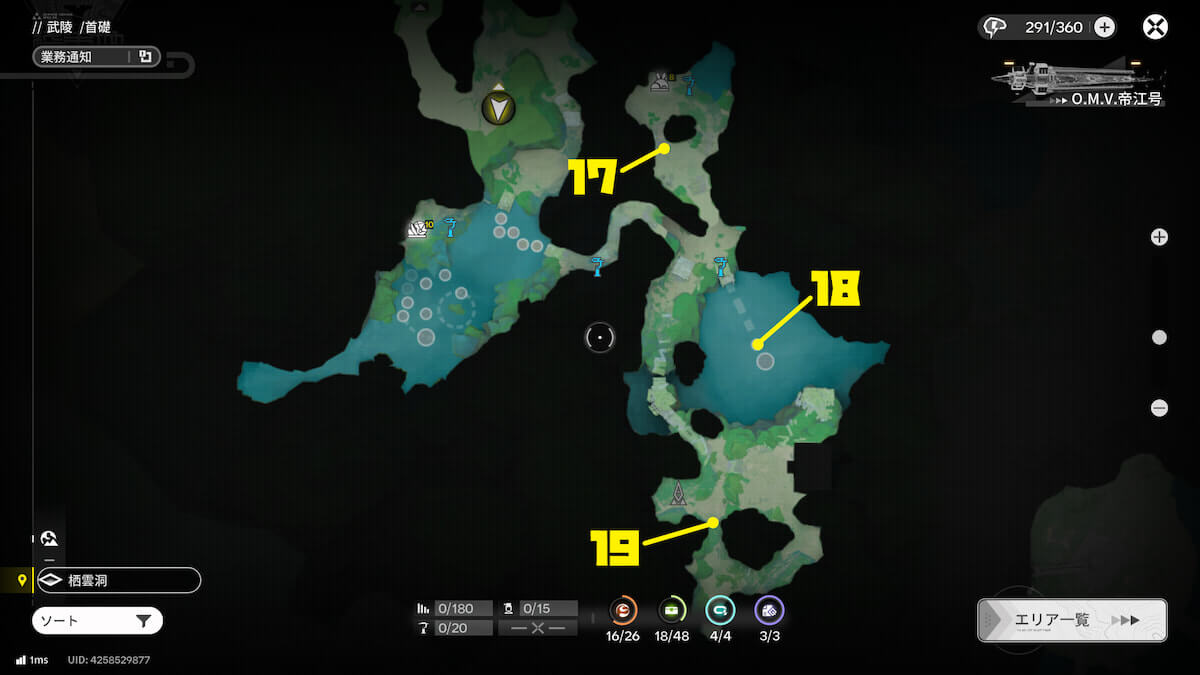
Task: Zoom in the map with plus button
Action: pyautogui.click(x=1159, y=237)
